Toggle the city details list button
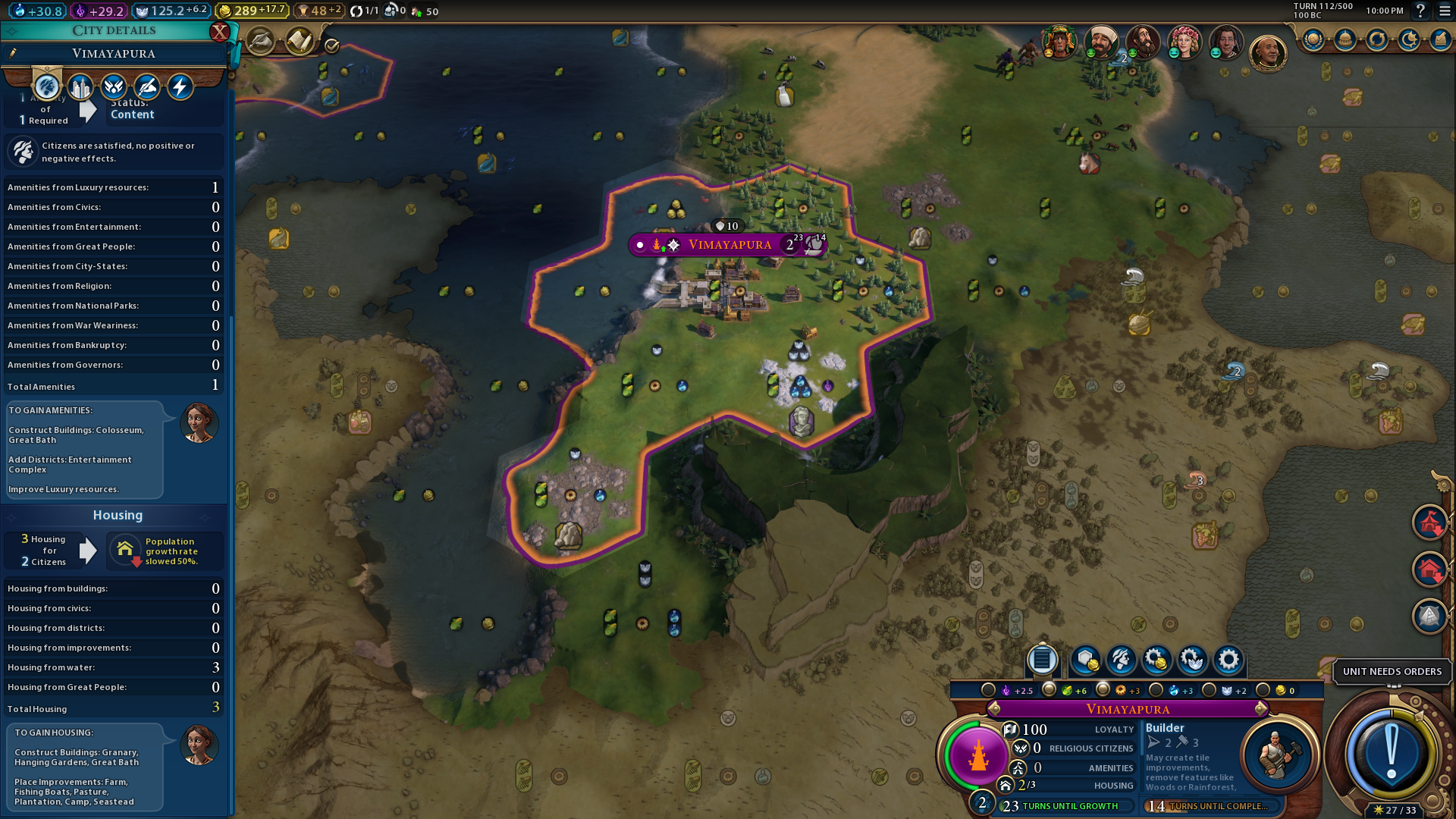Screen dimensions: 1456x819 pos(1042,661)
